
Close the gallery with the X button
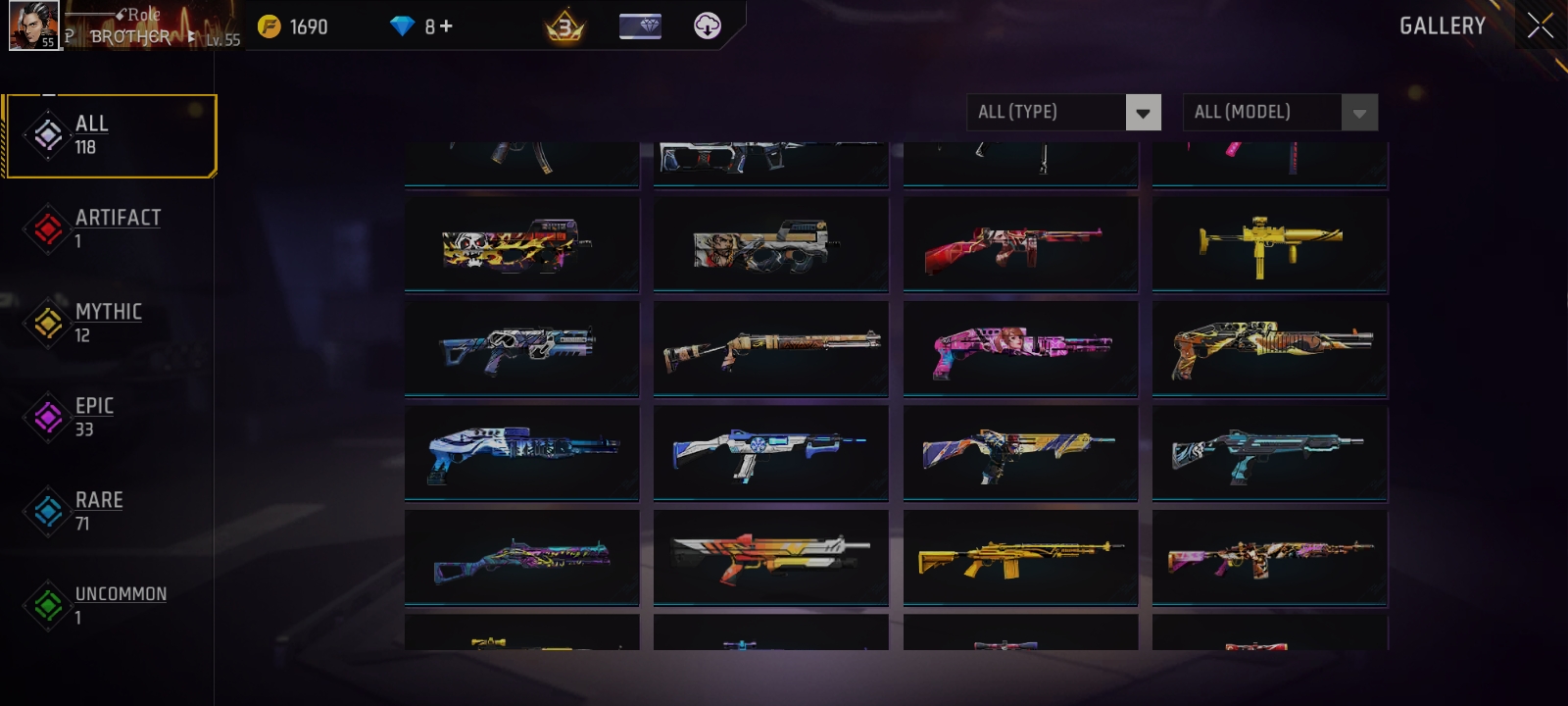point(1539,25)
